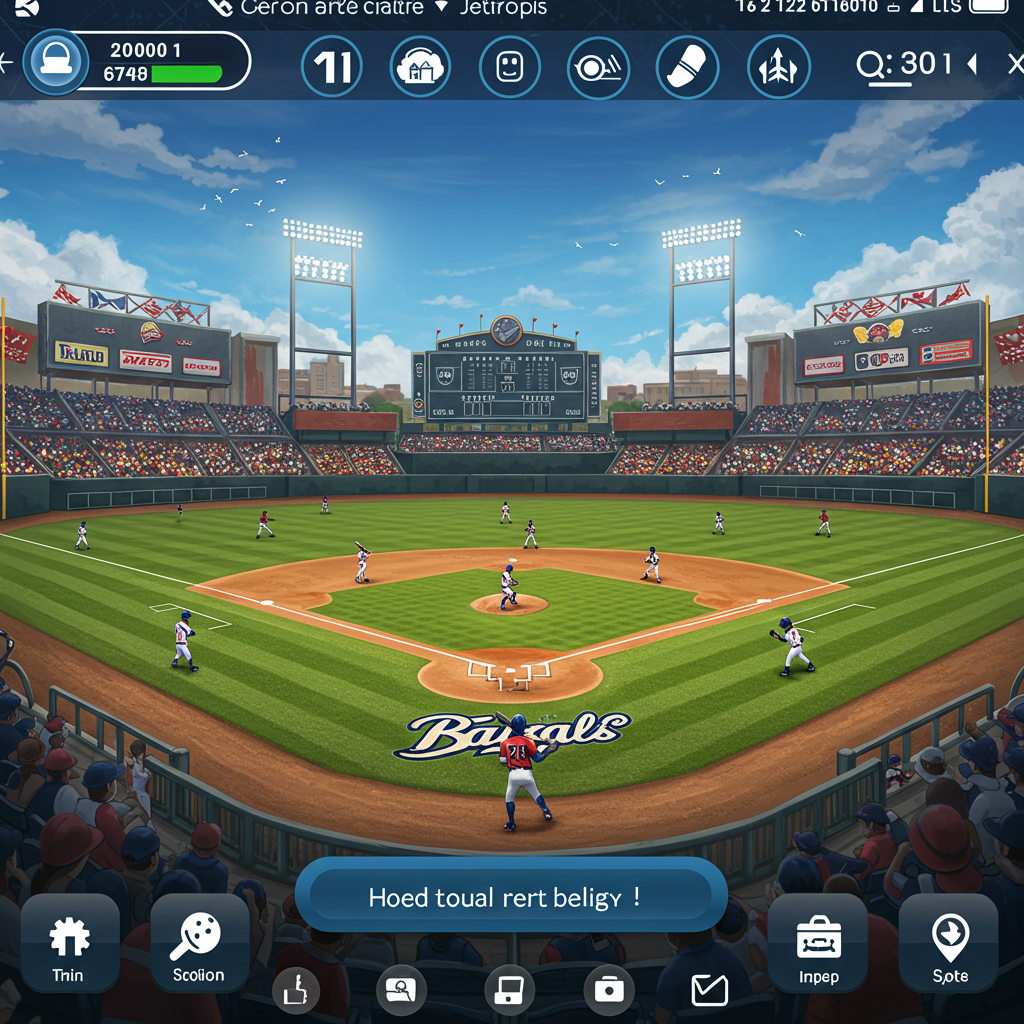Image resolution: width=1024 pixels, height=1024 pixels.
Task: Open the Spte location pin button
Action: pyautogui.click(x=949, y=944)
